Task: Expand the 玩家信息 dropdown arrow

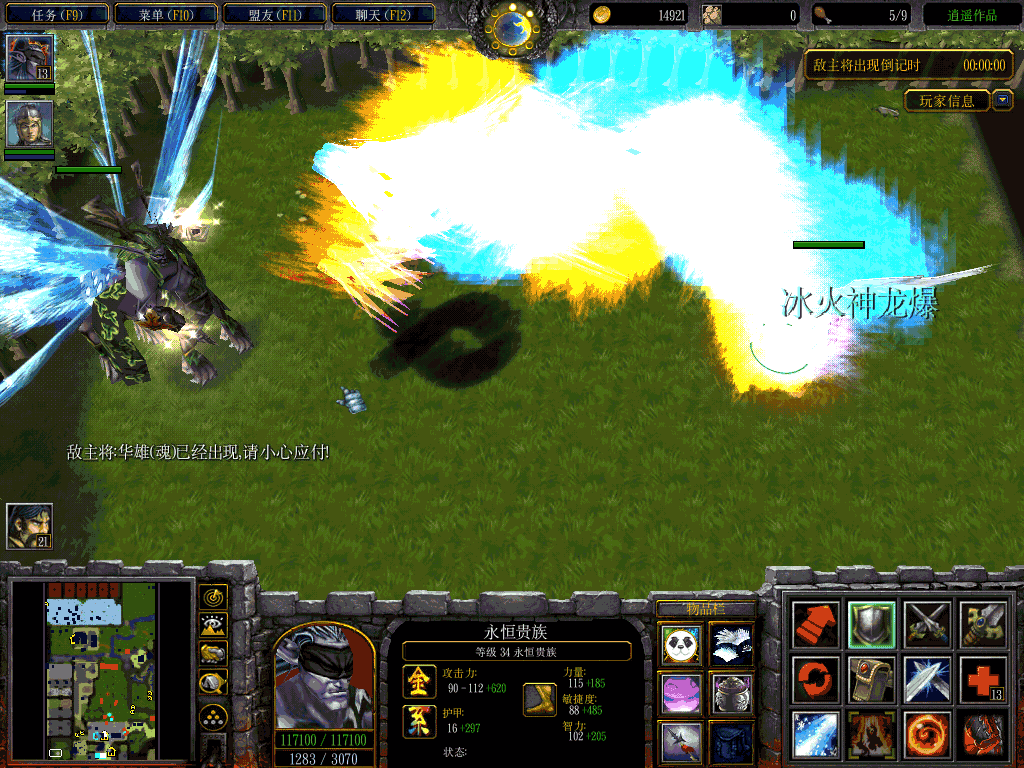Action: pyautogui.click(x=1003, y=100)
